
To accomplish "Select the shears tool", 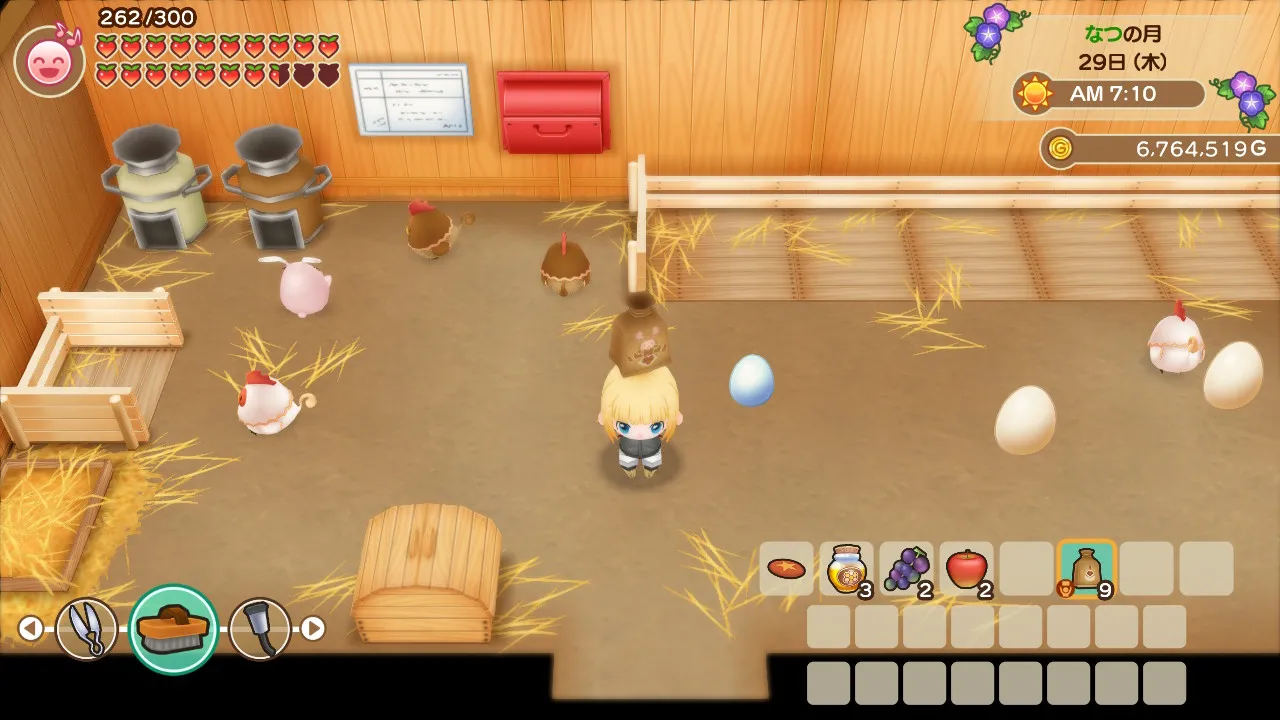I will [86, 628].
